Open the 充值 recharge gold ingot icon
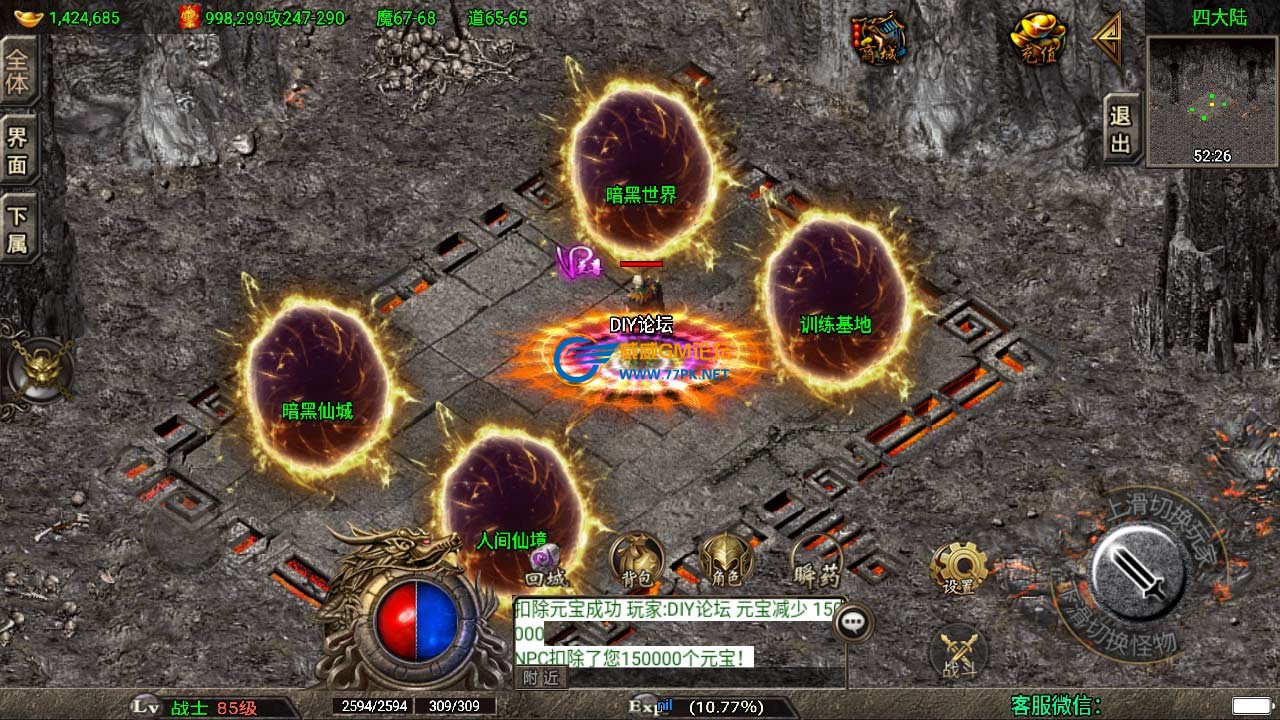This screenshot has height=720, width=1280. point(1039,40)
